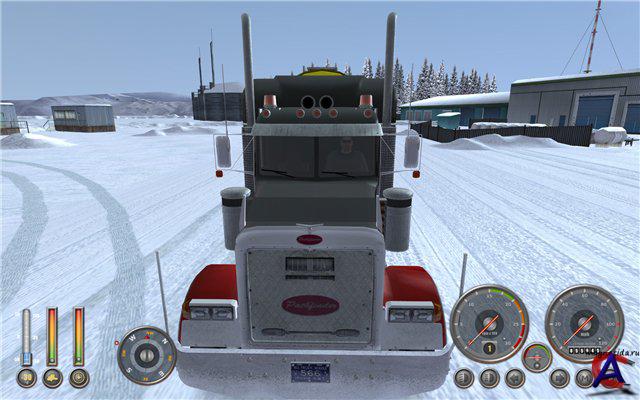
Task: Click the round M button
Action: [x=584, y=378]
